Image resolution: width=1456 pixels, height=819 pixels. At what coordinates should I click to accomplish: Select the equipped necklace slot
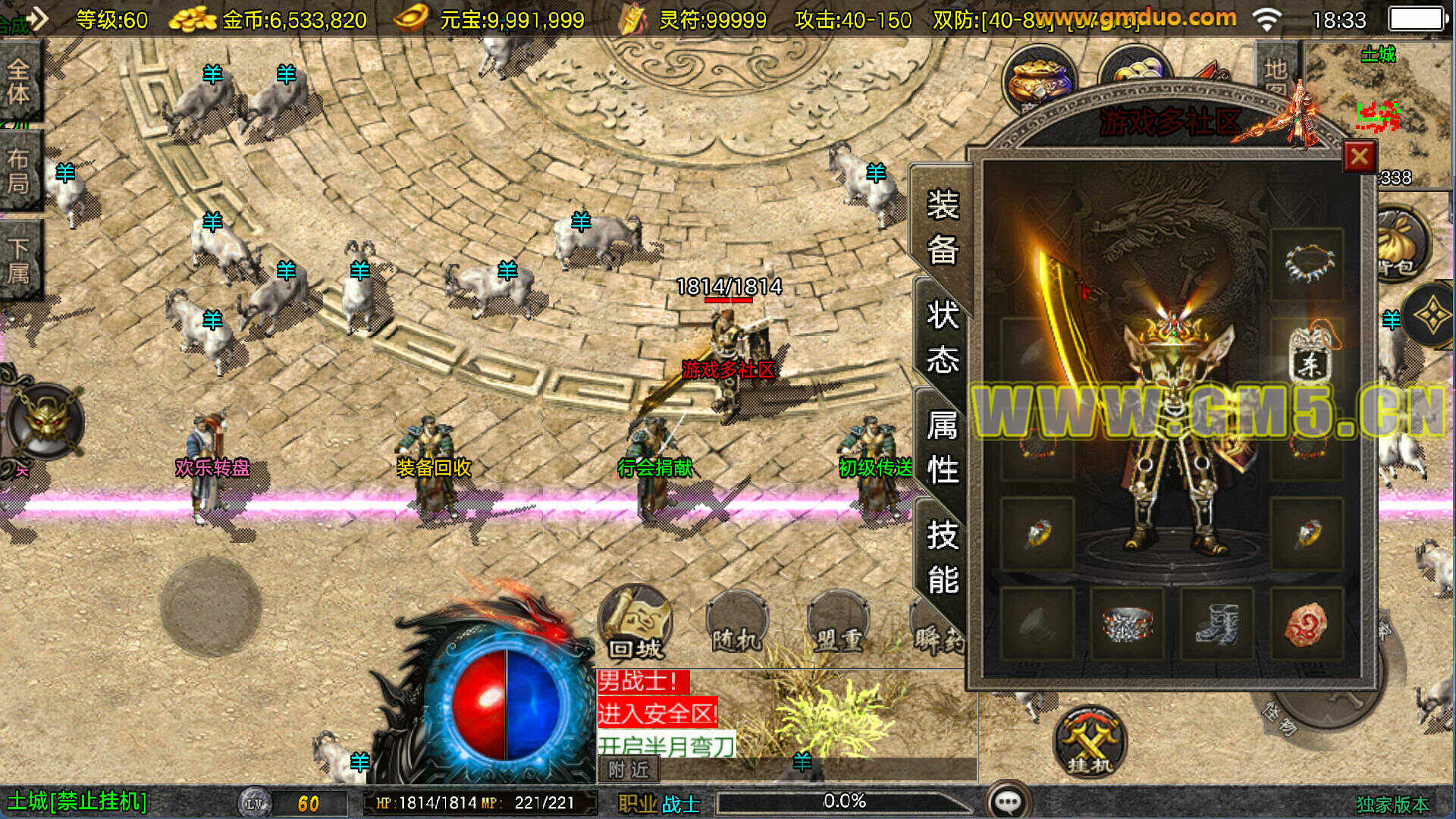click(x=1307, y=262)
